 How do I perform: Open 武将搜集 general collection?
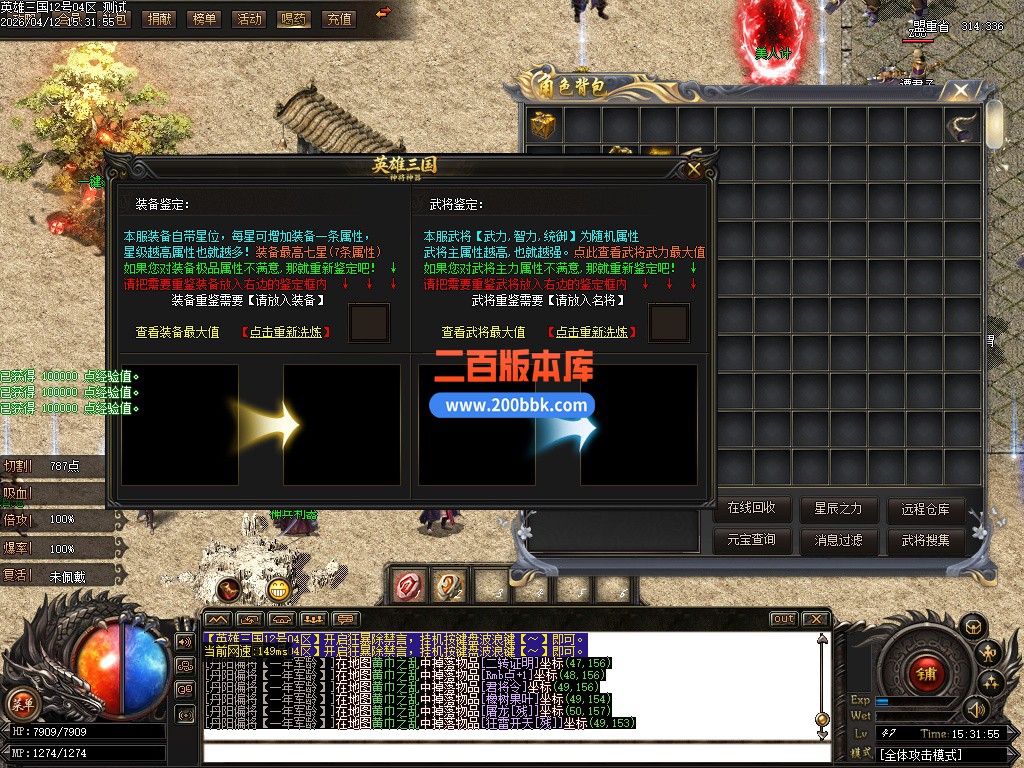click(x=925, y=540)
